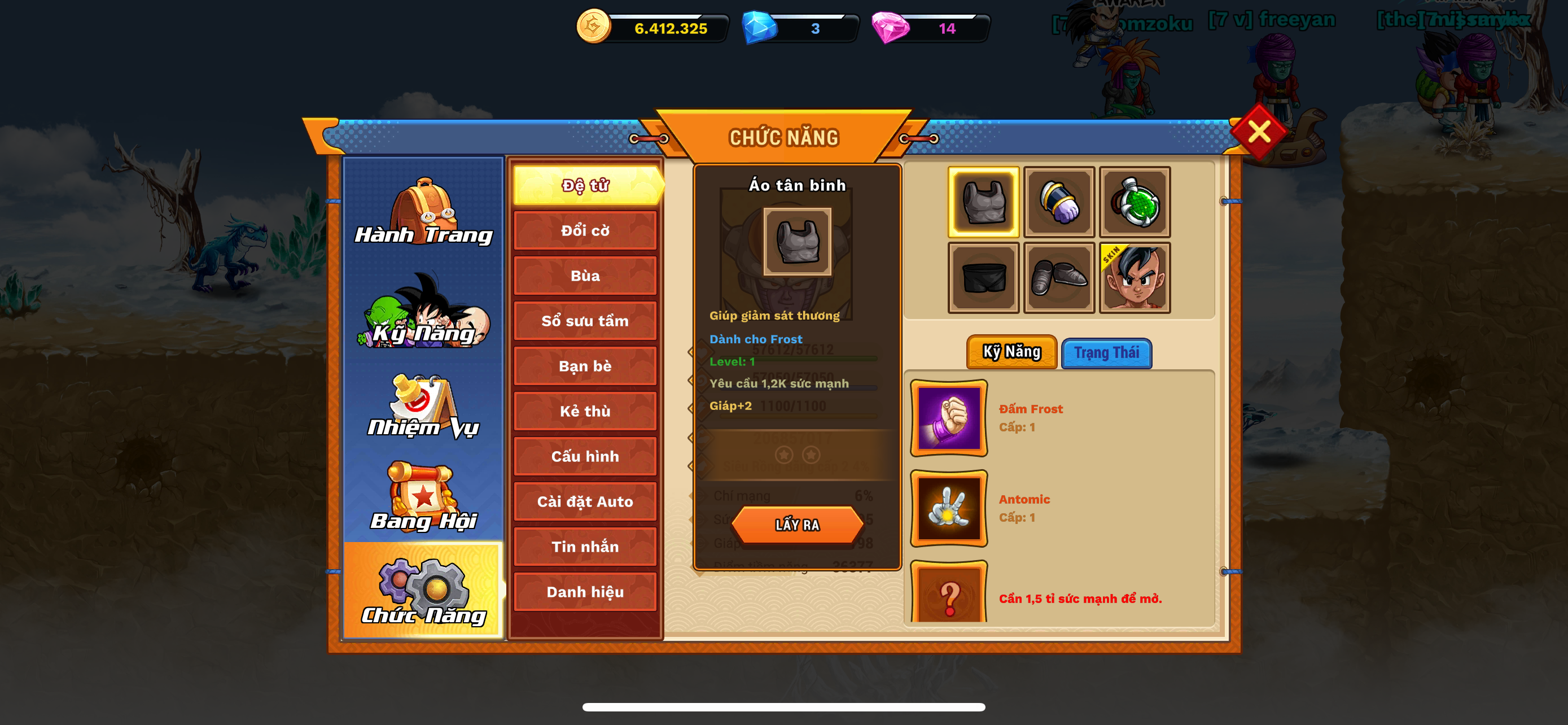Switch to the Kỹ Năng side tab
The image size is (1568, 725).
pos(424,312)
